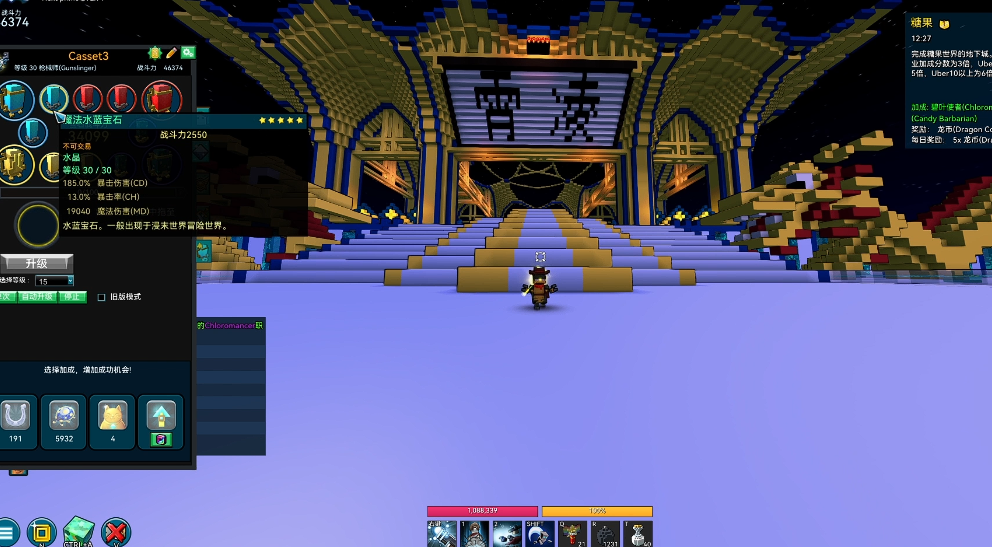
Task: Activate the crescent moon dodge skill
Action: tap(539, 534)
